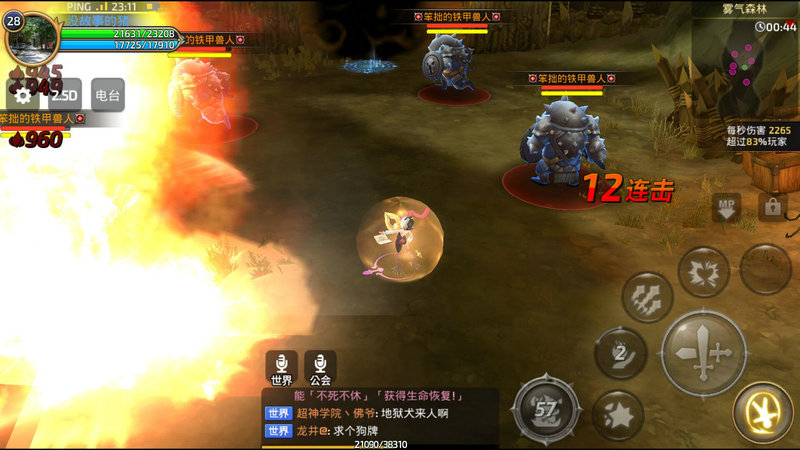Activate the 世界 world voice microphone
The image size is (800, 450).
(281, 367)
